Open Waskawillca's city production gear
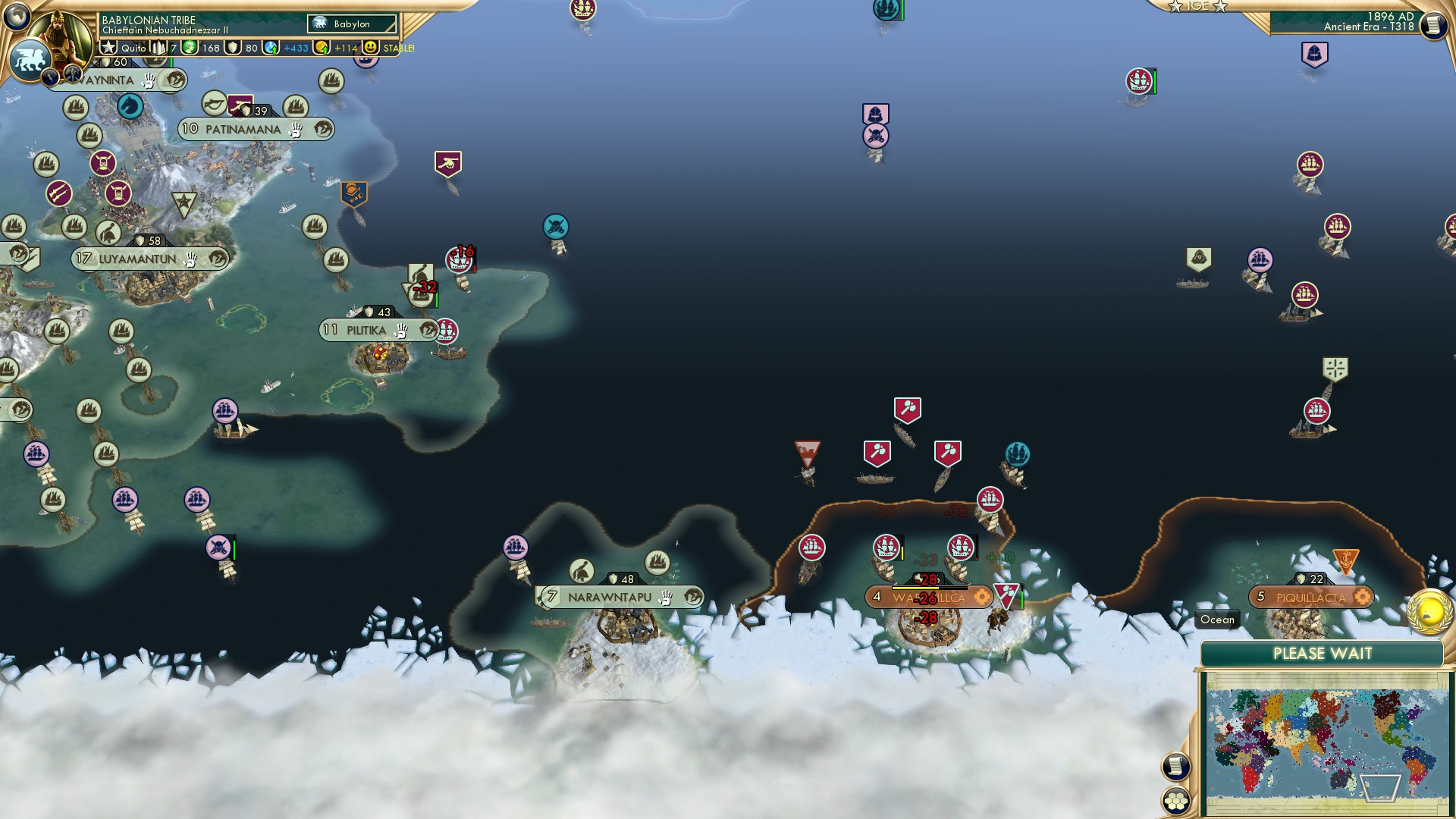The width and height of the screenshot is (1456, 819). coord(981,598)
